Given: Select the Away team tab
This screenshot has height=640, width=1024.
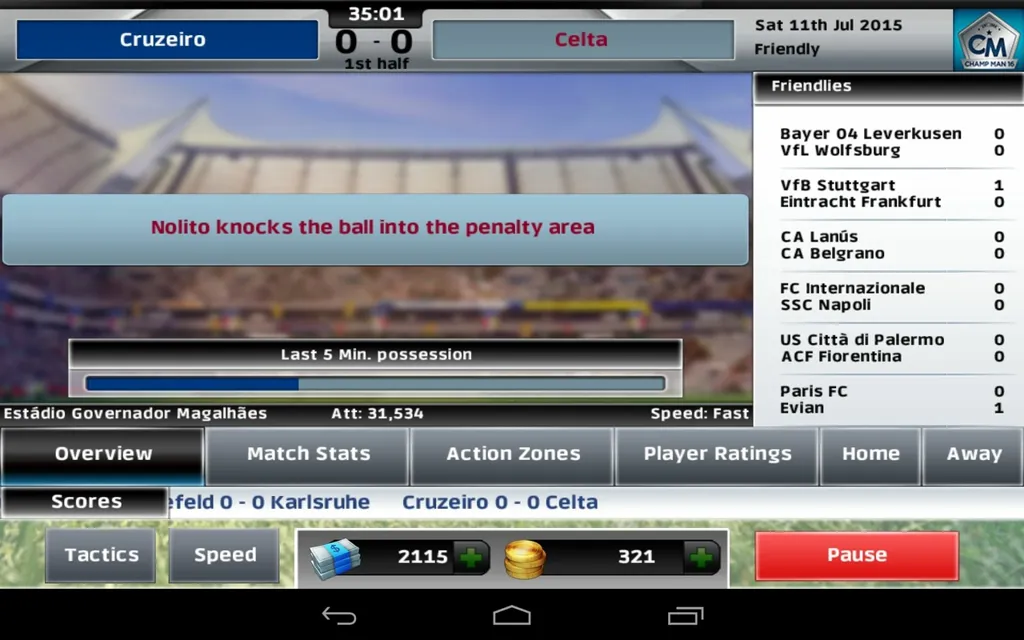Looking at the screenshot, I should tap(974, 455).
